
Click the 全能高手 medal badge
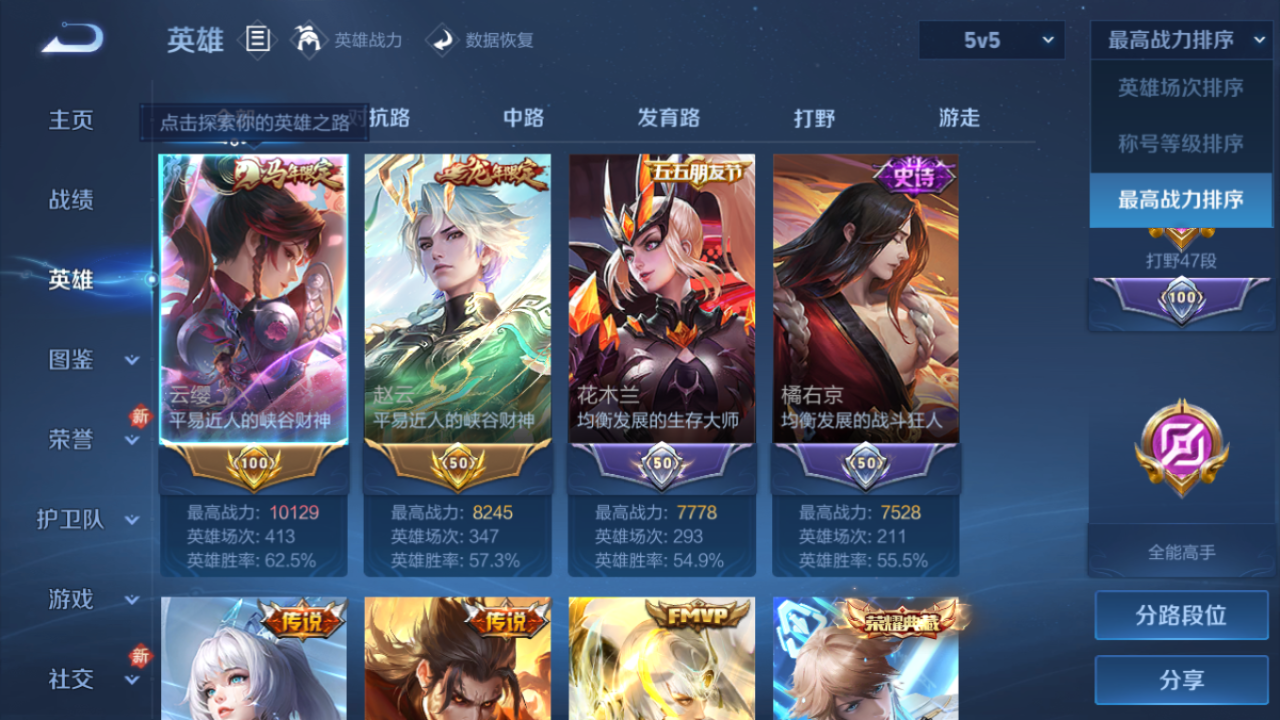1180,447
